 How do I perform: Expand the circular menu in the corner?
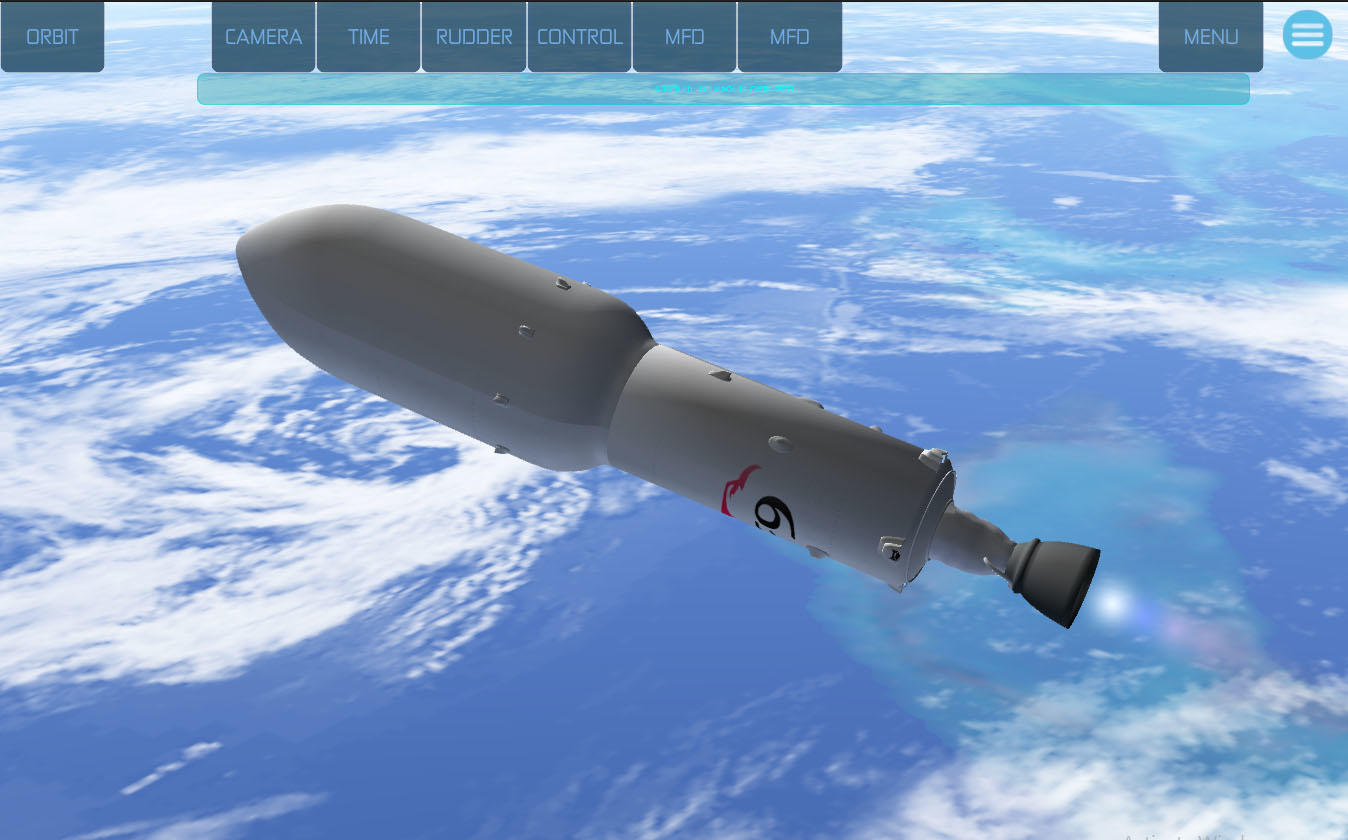point(1307,35)
